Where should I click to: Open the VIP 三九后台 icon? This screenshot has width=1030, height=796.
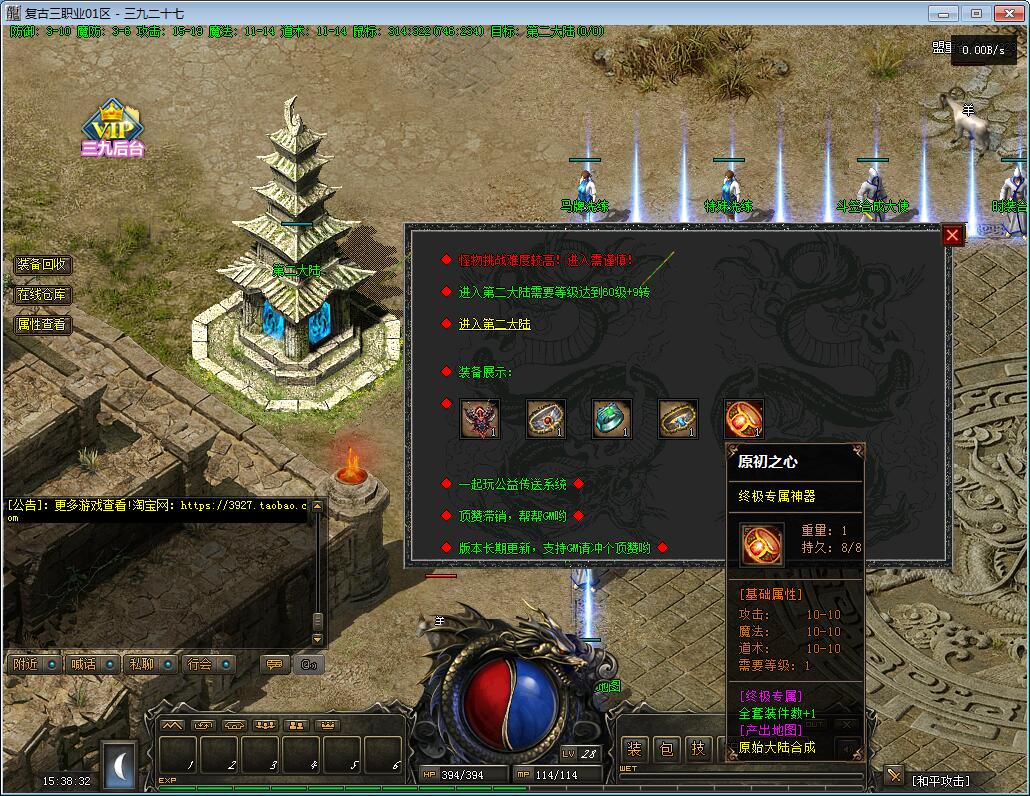pos(113,130)
